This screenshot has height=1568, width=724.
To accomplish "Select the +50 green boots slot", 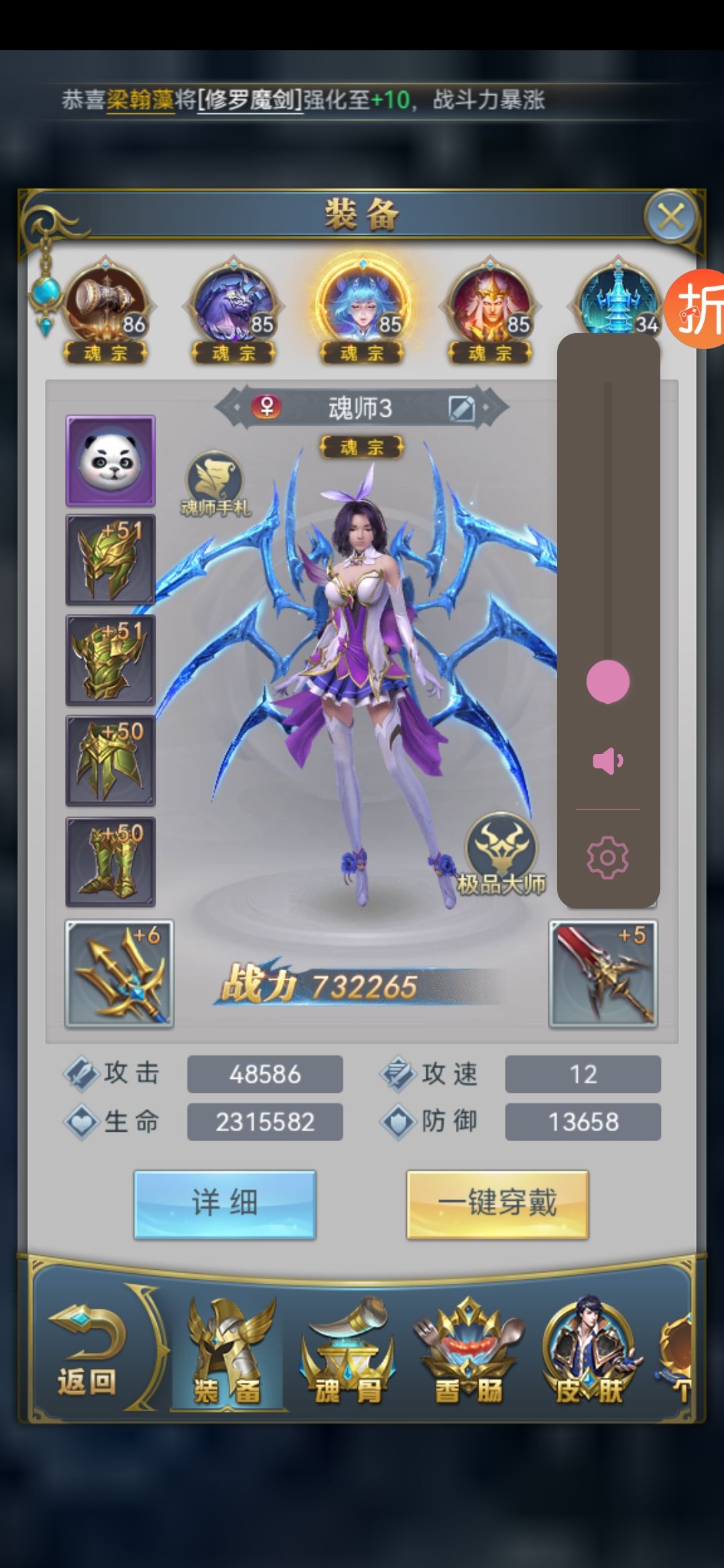I will click(x=111, y=862).
